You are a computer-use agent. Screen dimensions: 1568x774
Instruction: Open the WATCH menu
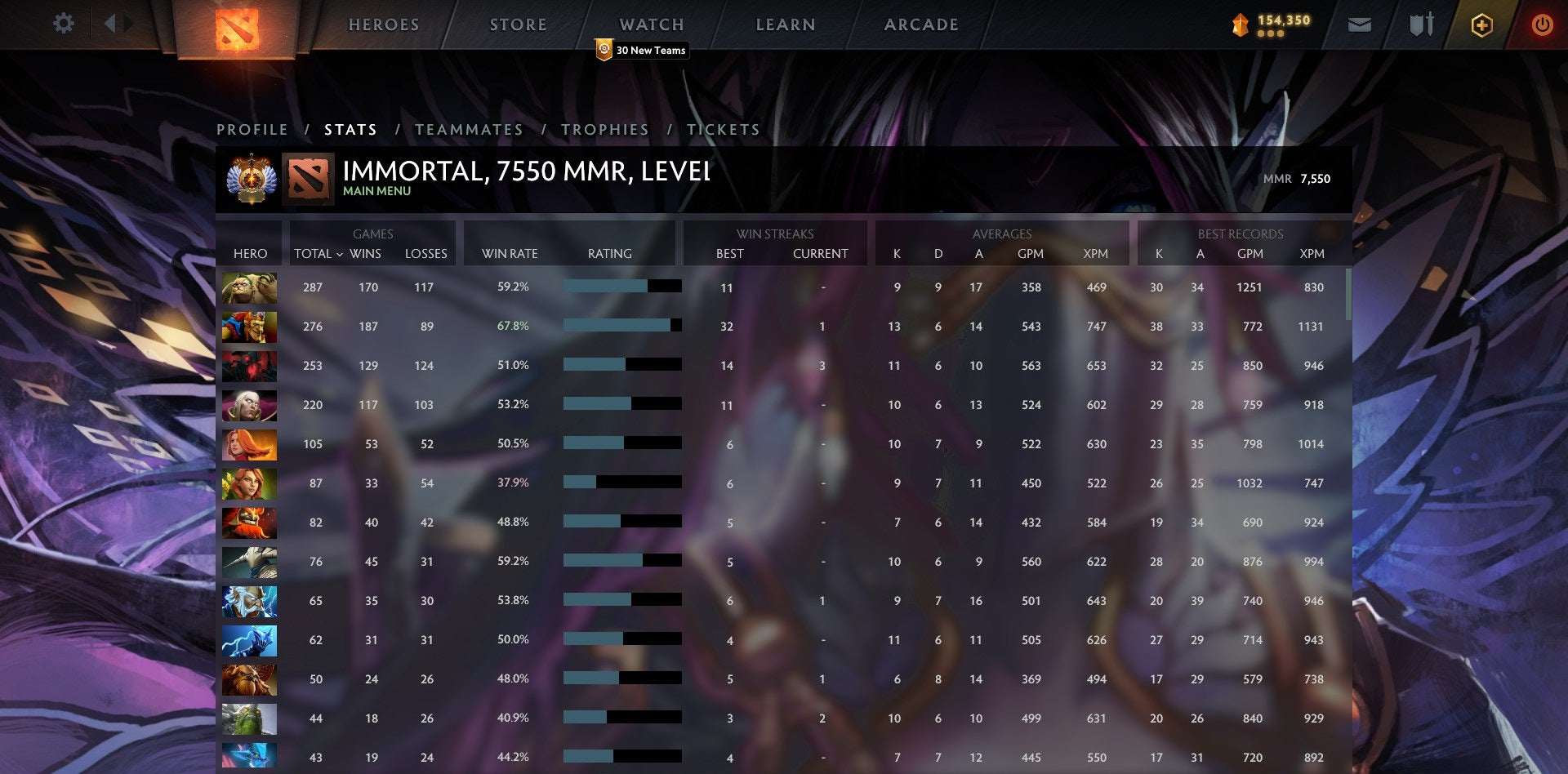(x=653, y=24)
